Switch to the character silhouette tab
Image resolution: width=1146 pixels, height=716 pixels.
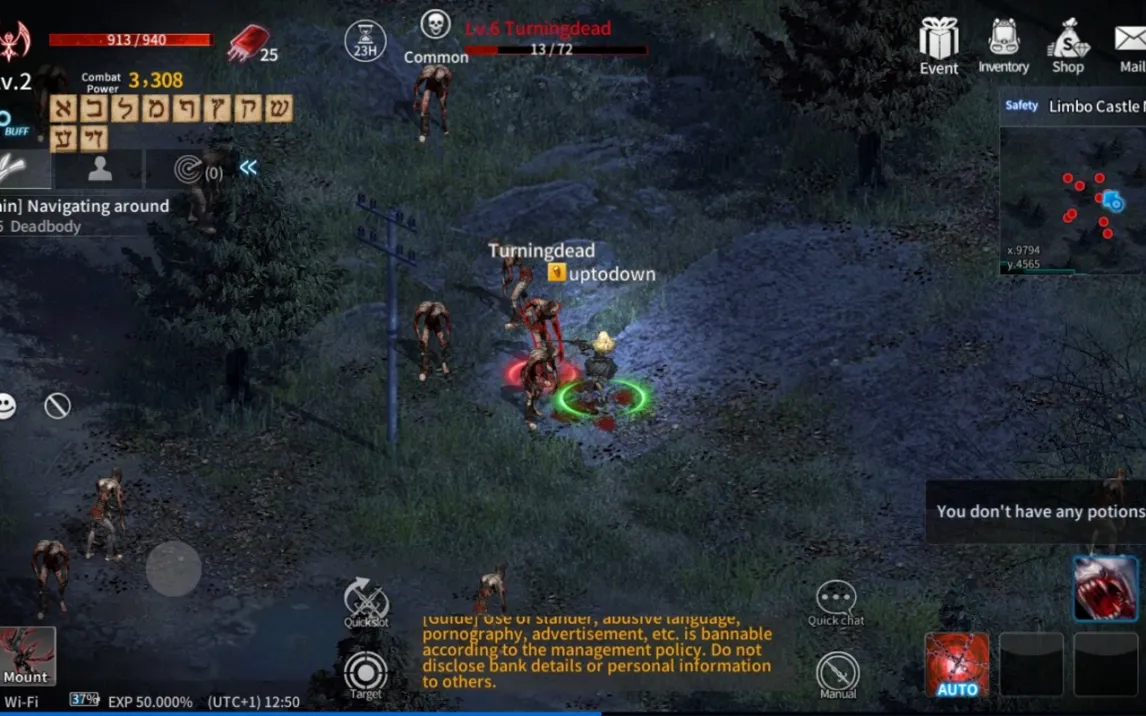coord(99,169)
